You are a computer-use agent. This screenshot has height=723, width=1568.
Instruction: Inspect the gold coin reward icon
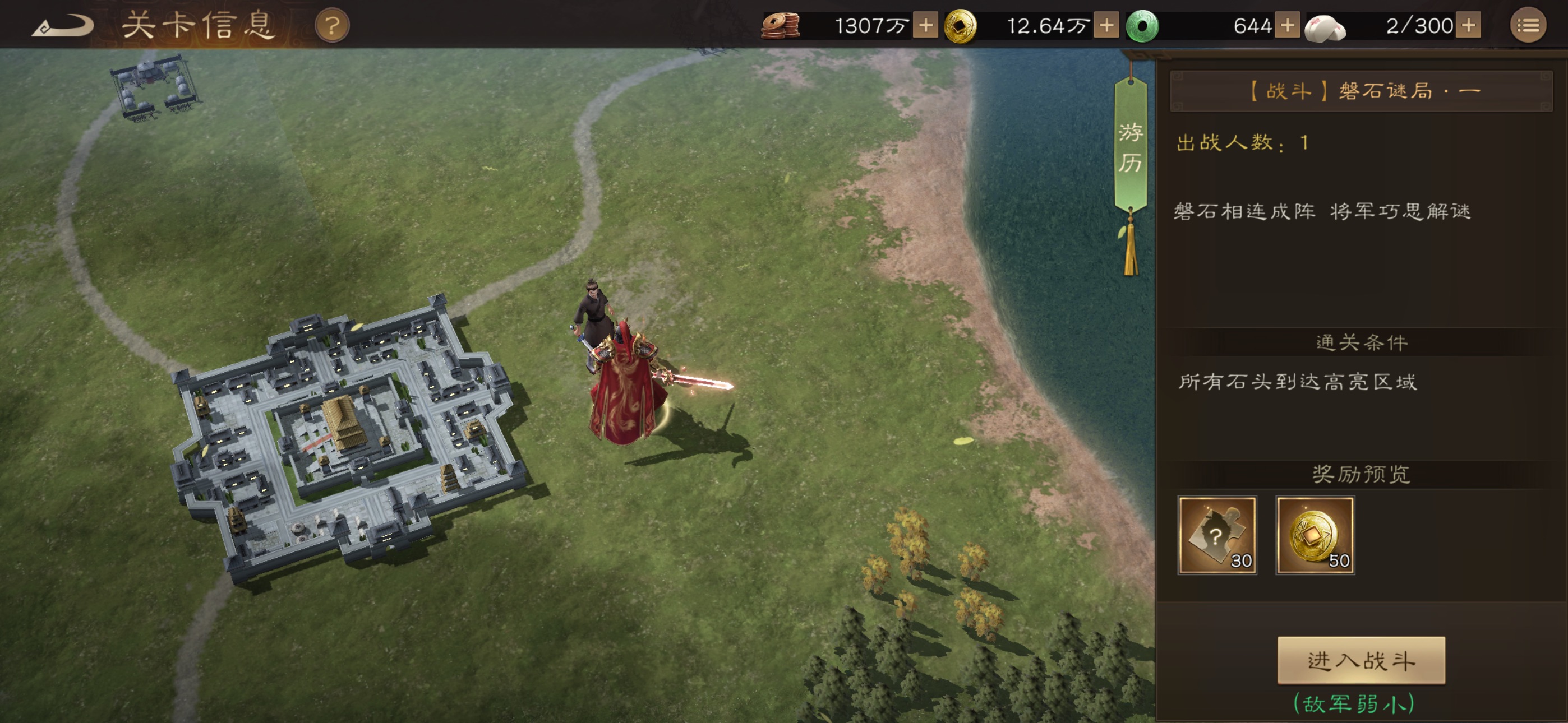coord(1315,535)
